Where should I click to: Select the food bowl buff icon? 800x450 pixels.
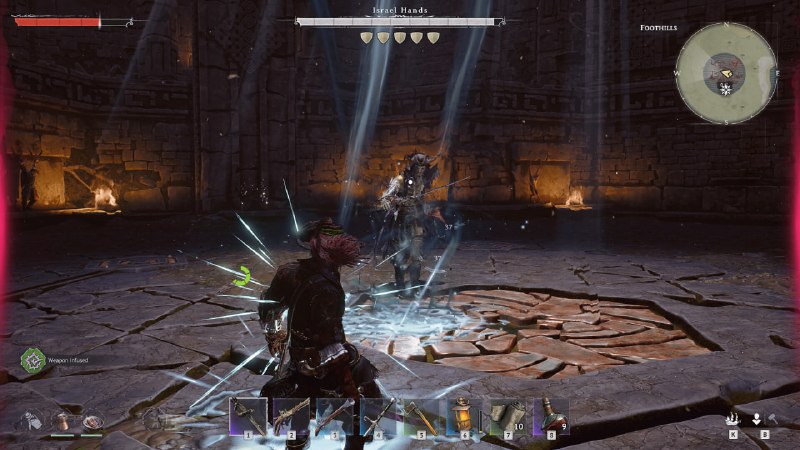[x=92, y=422]
